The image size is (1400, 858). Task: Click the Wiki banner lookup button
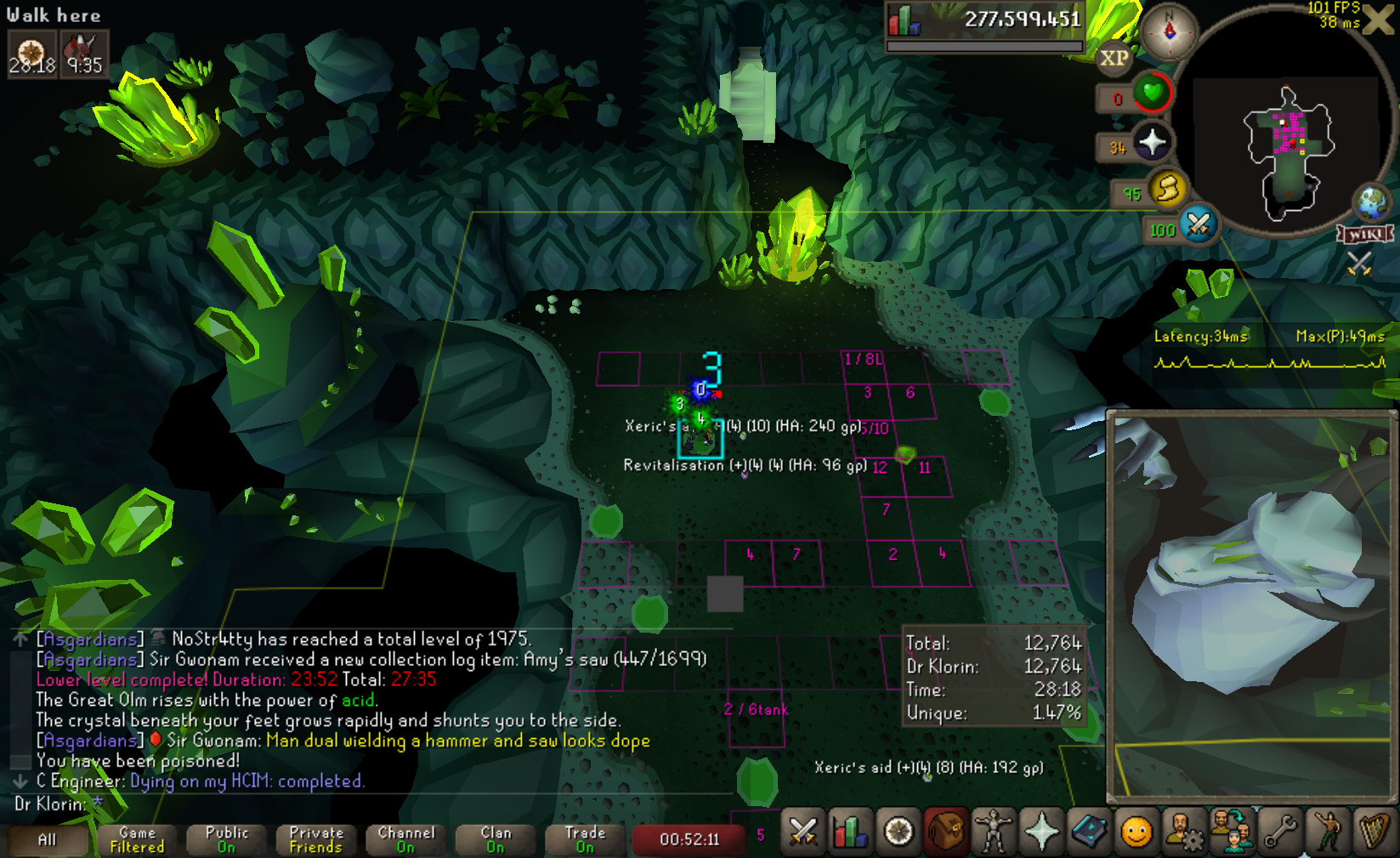coord(1364,234)
